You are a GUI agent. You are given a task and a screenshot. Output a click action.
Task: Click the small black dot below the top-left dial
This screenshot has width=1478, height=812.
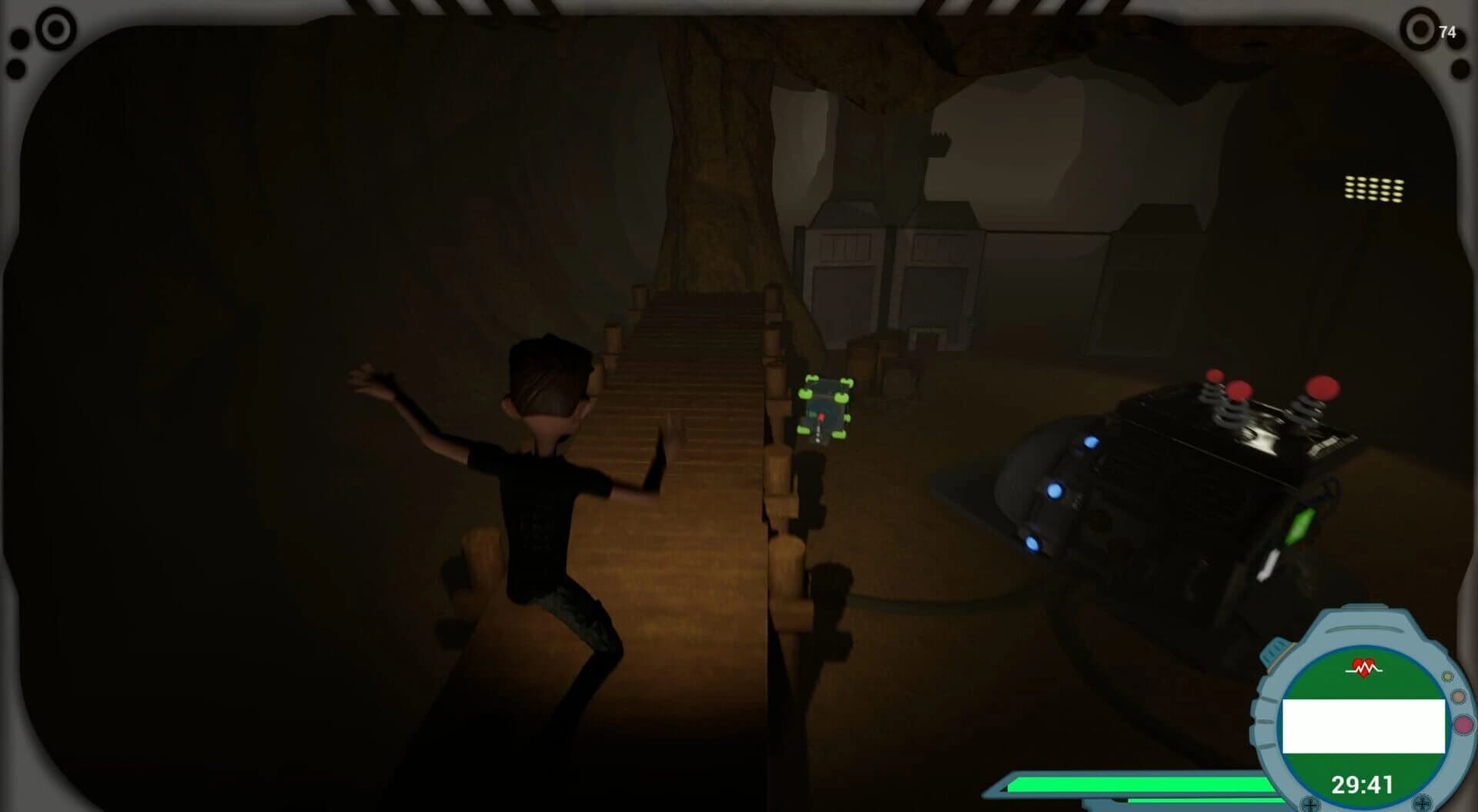tap(17, 71)
